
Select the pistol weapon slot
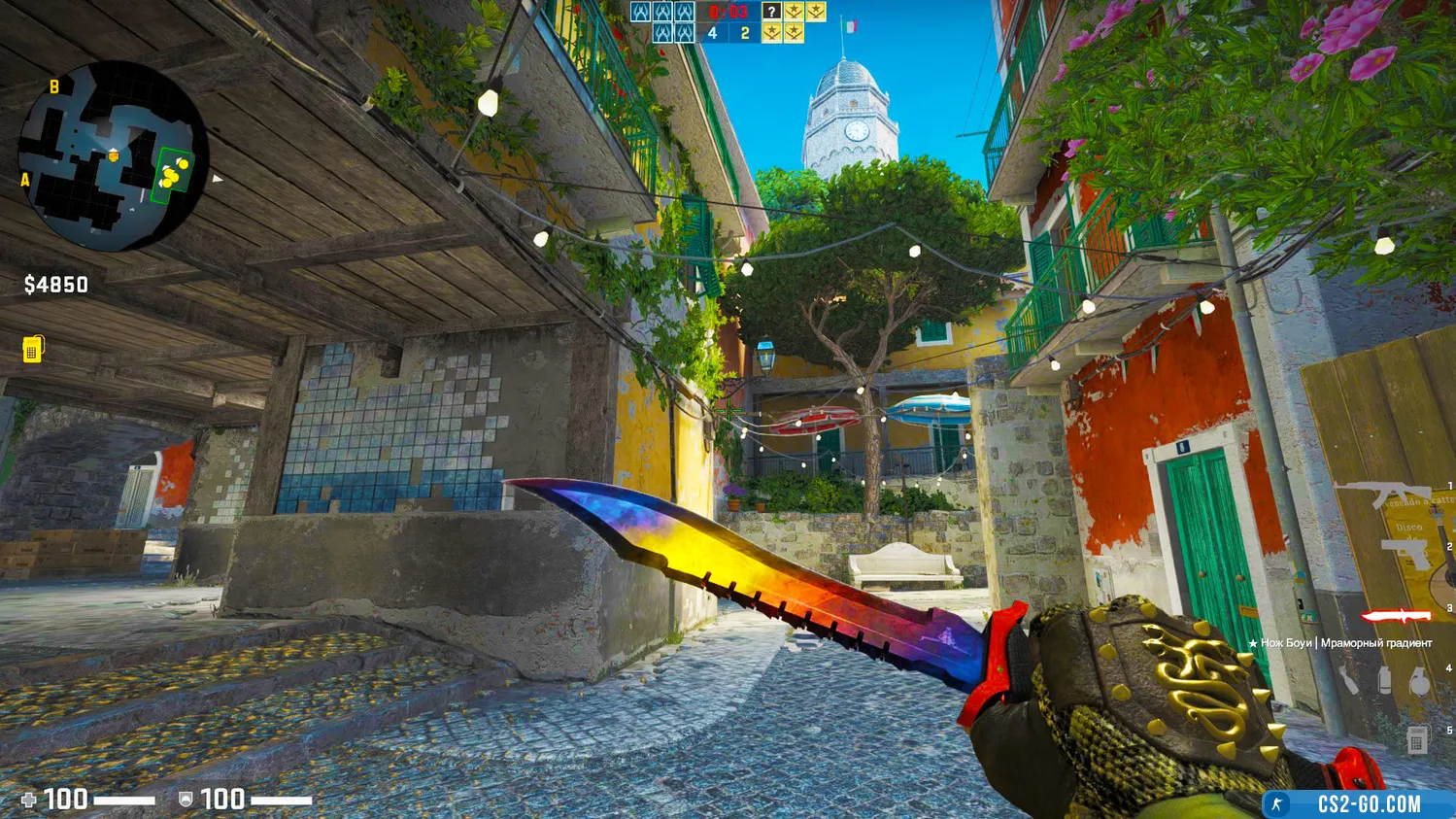click(1405, 553)
